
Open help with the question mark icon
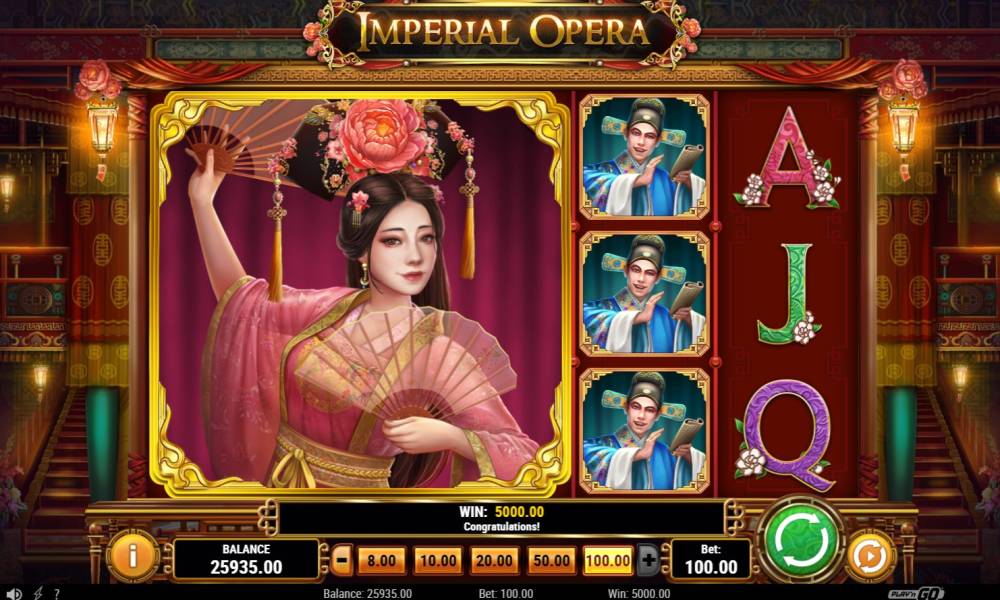pyautogui.click(x=57, y=593)
